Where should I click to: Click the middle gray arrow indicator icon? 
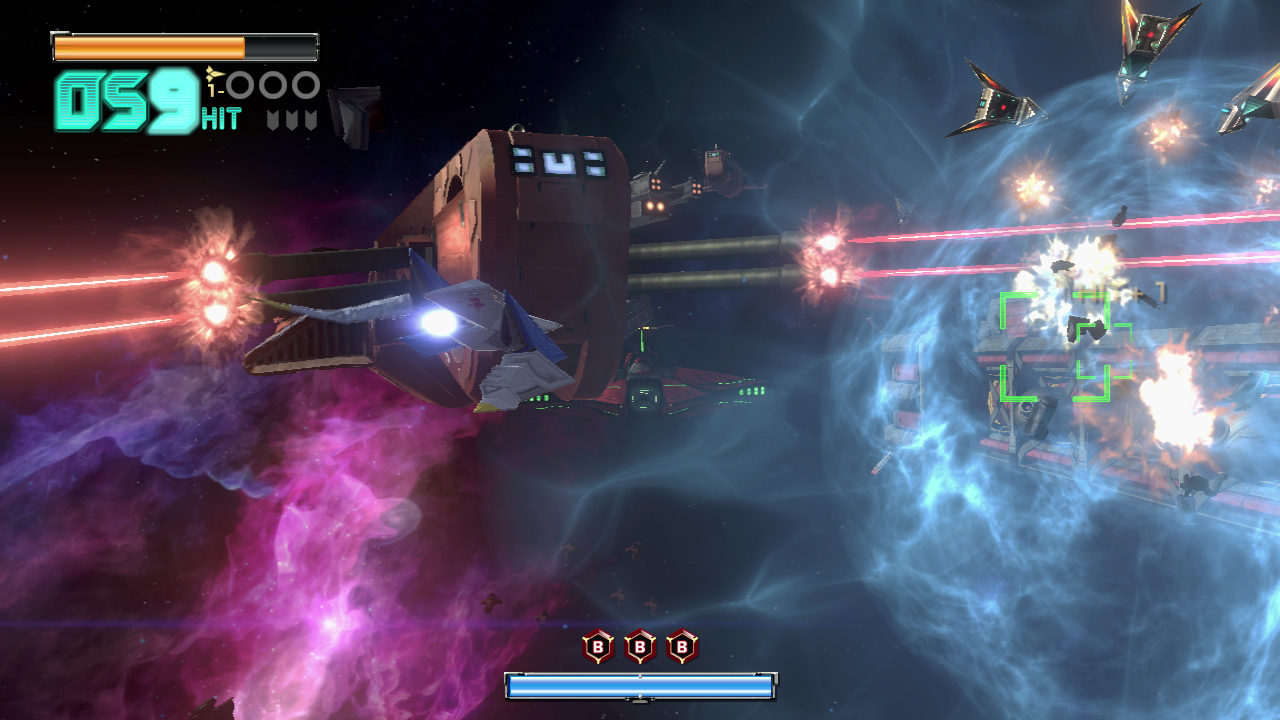click(292, 118)
